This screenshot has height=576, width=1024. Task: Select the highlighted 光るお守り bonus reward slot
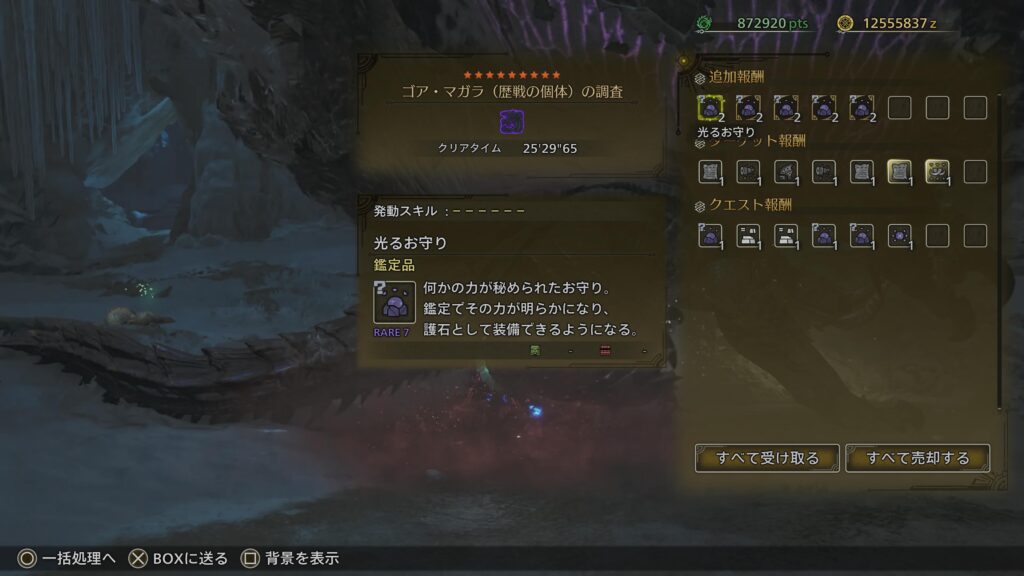click(x=710, y=108)
